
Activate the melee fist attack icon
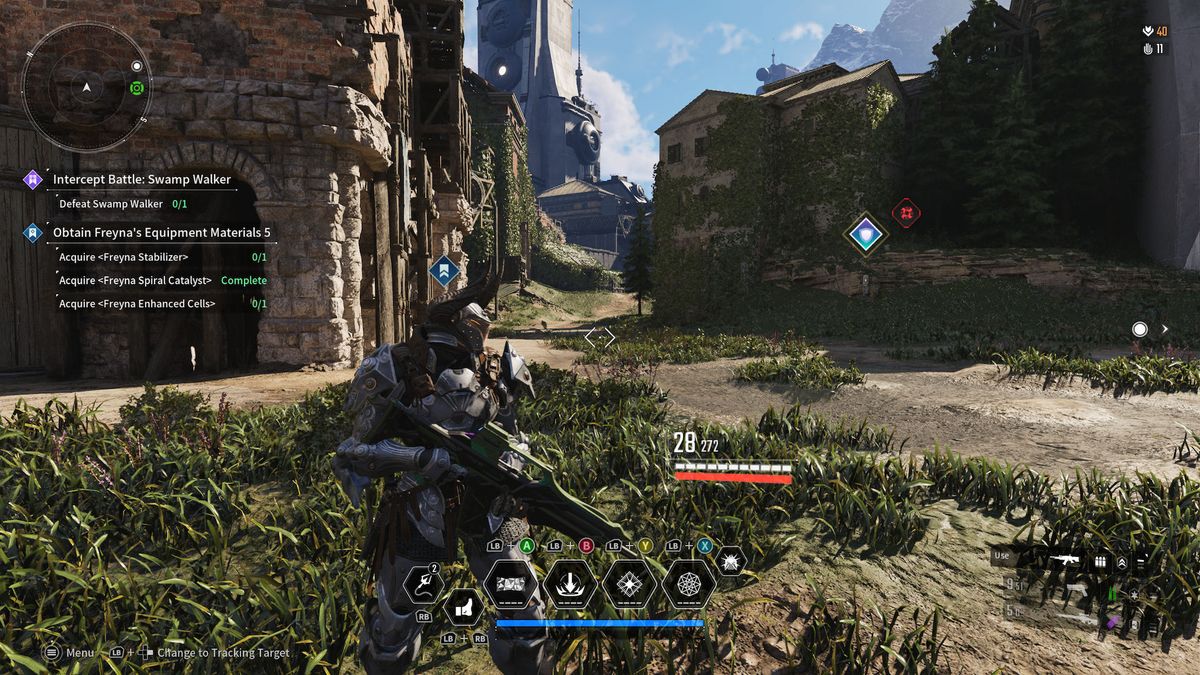(462, 606)
